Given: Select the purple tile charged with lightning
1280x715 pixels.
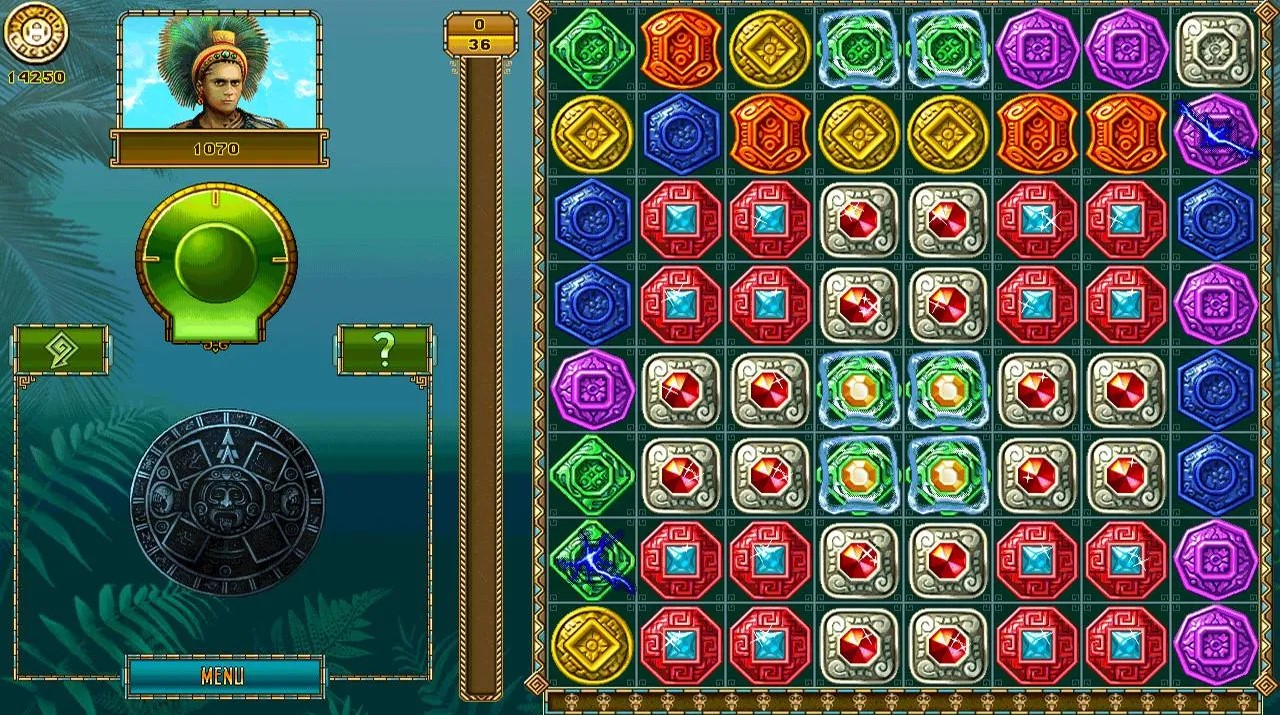Looking at the screenshot, I should click(1214, 133).
